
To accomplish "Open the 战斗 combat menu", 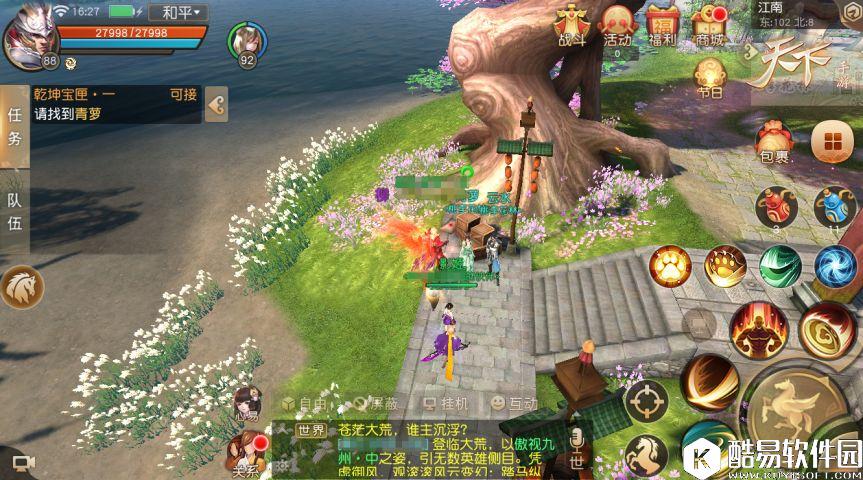I will coord(571,24).
